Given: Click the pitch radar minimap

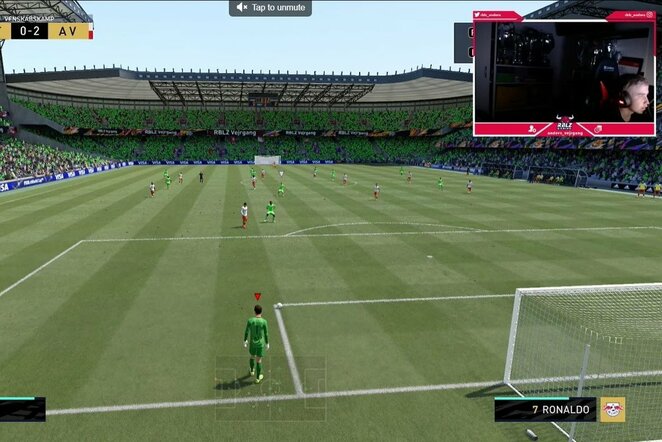Looking at the screenshot, I should (x=270, y=374).
